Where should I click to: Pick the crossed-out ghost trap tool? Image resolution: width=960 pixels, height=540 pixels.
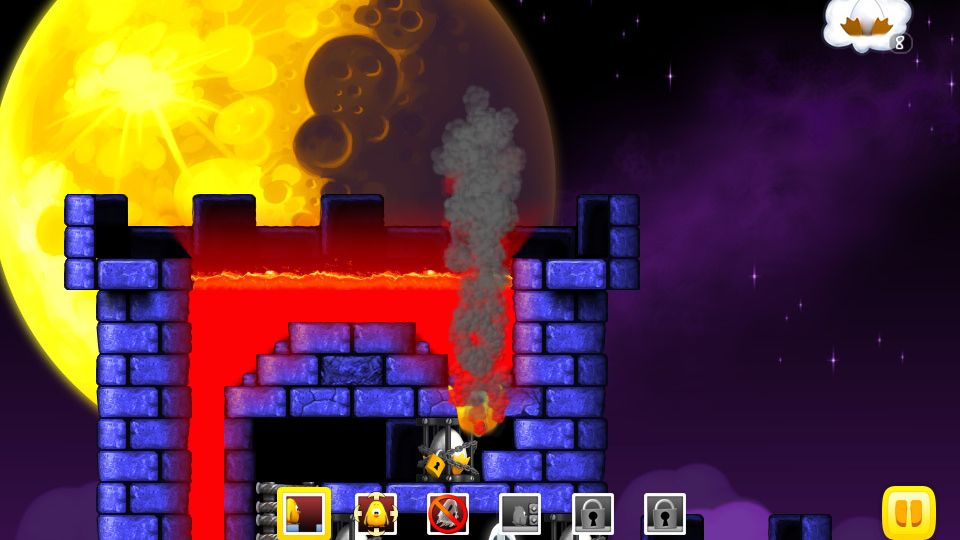pyautogui.click(x=448, y=514)
